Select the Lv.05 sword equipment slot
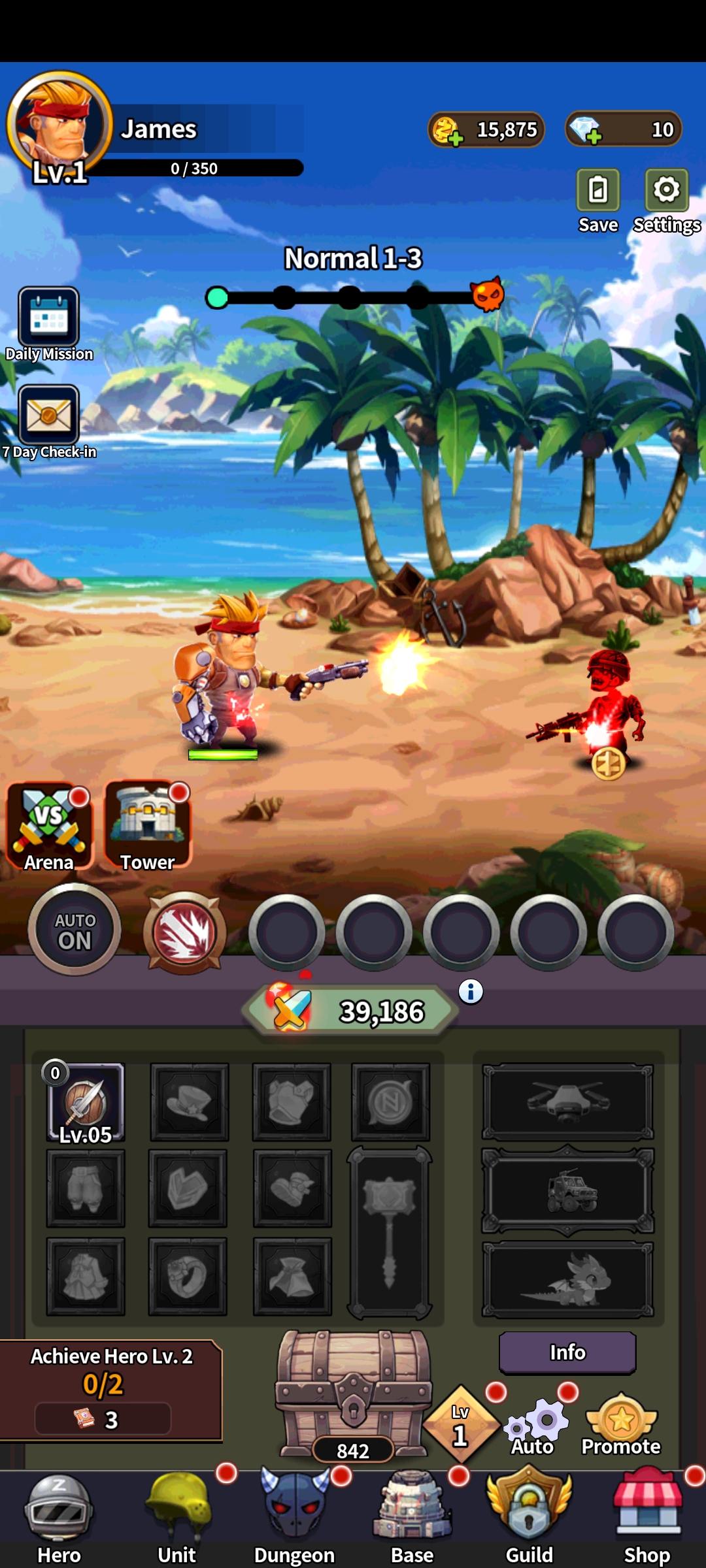 point(86,1103)
